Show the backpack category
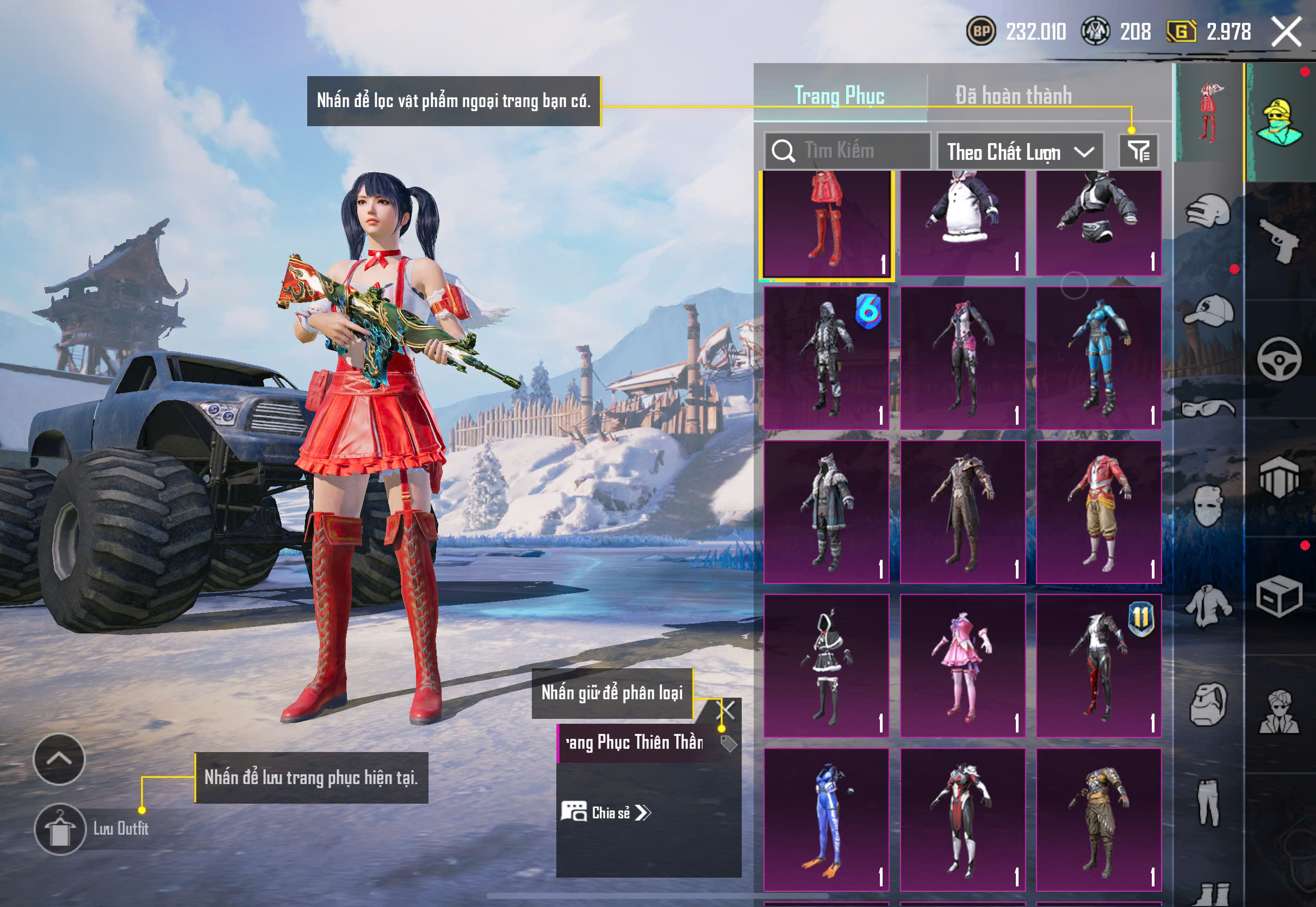Image resolution: width=1316 pixels, height=907 pixels. pyautogui.click(x=1208, y=704)
